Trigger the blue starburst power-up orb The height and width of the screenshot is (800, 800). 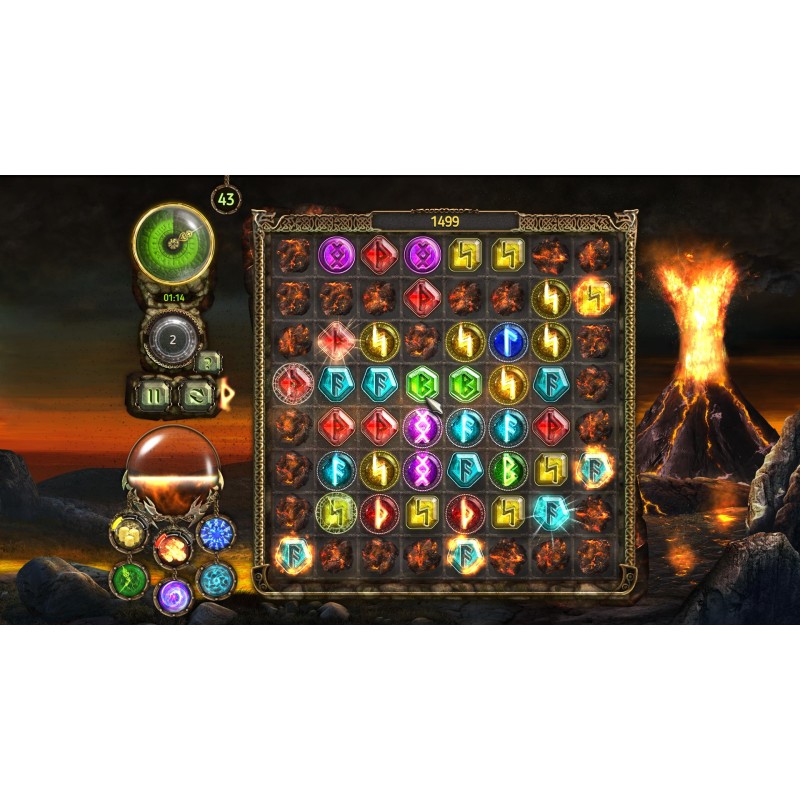[216, 532]
